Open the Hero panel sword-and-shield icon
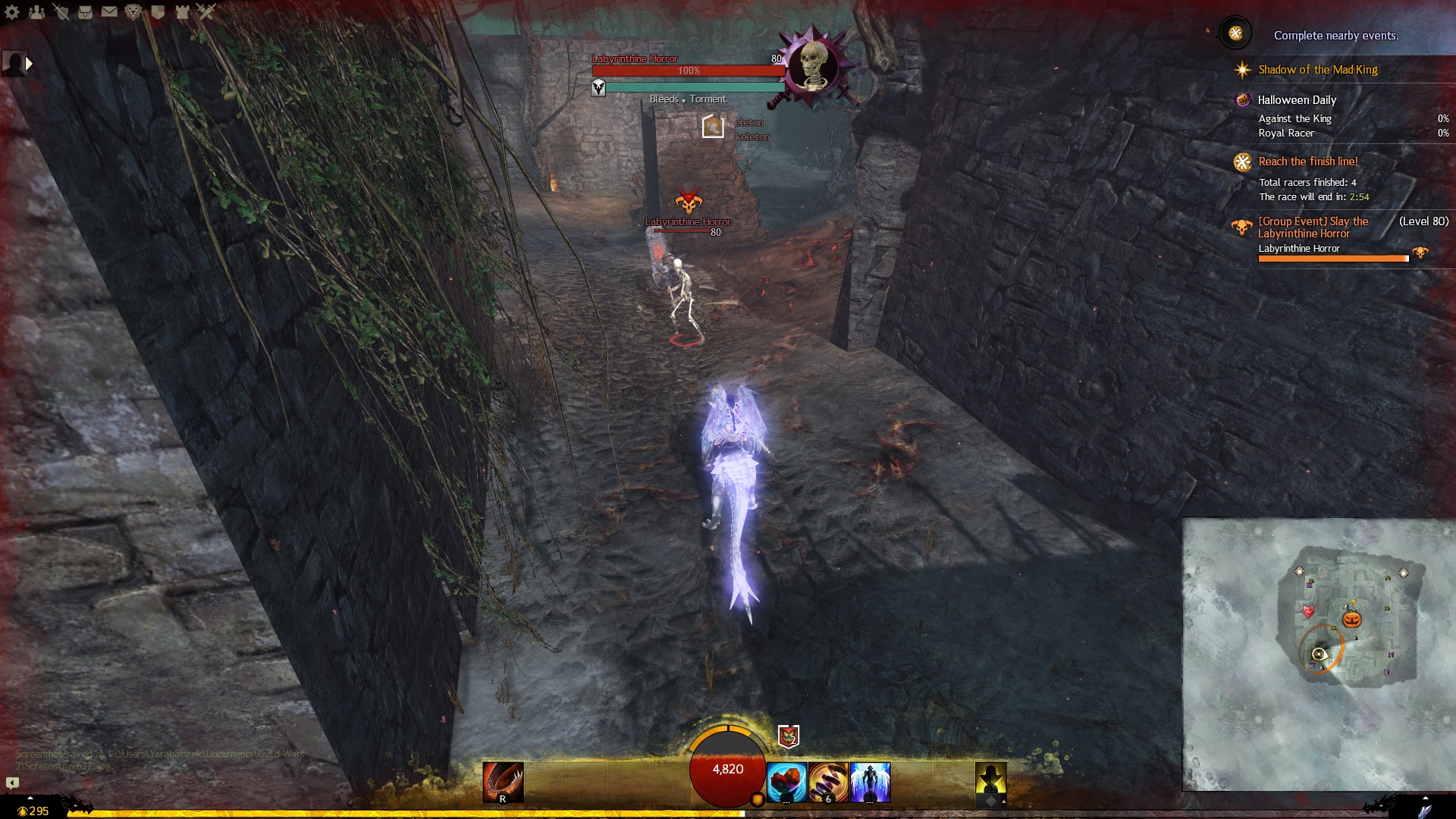Screen dimensions: 1456x819 click(61, 12)
